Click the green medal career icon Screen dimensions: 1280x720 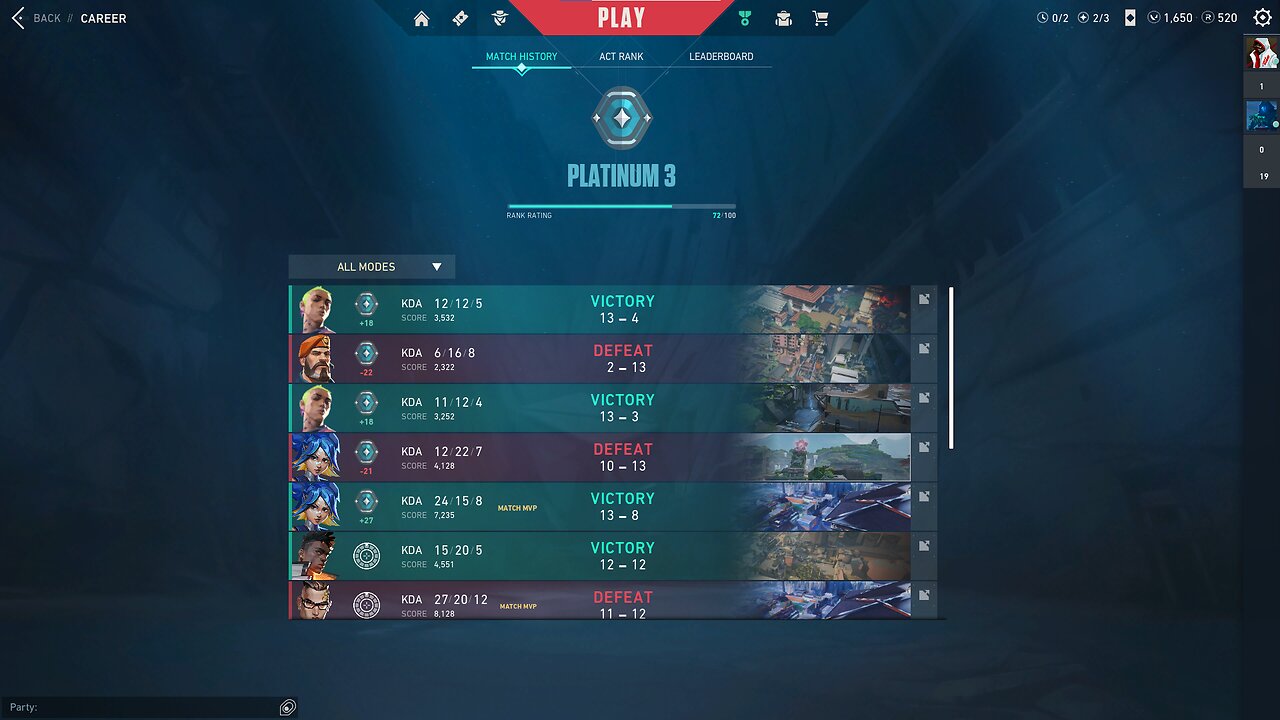[x=744, y=18]
